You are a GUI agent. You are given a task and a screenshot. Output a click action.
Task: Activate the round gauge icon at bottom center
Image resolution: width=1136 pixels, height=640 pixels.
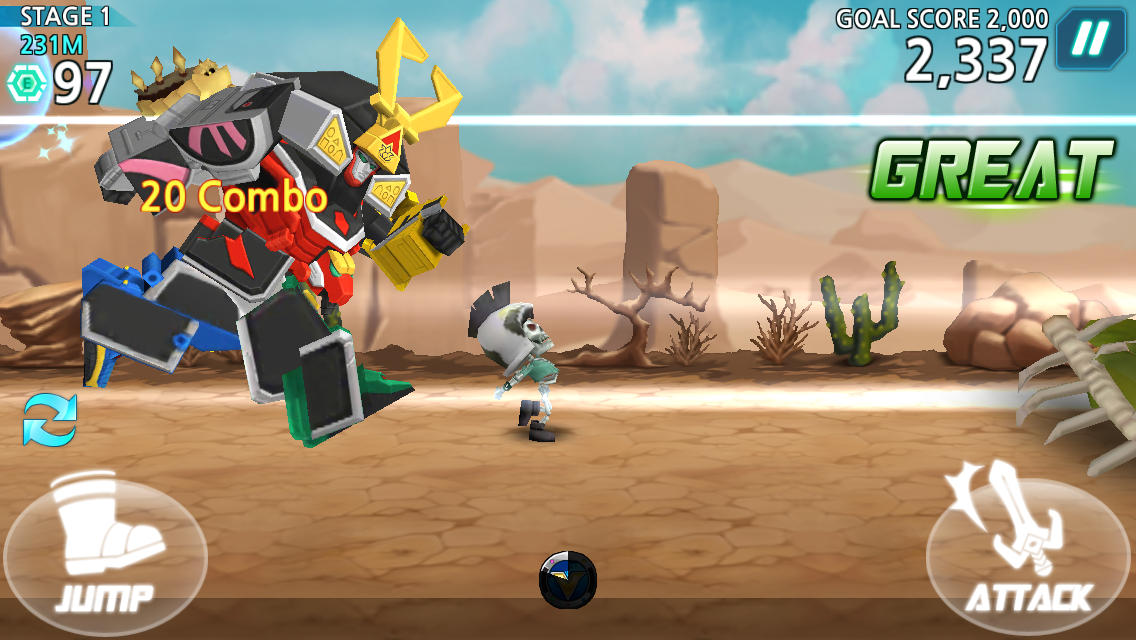(x=568, y=580)
